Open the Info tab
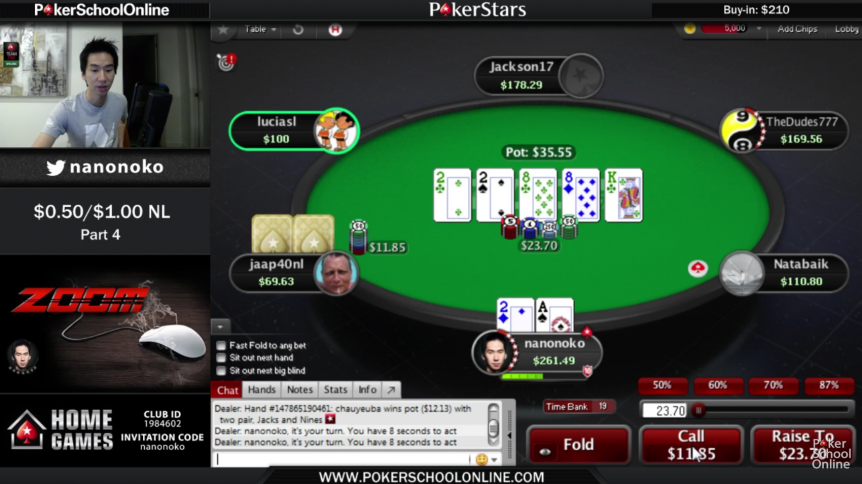 point(367,390)
